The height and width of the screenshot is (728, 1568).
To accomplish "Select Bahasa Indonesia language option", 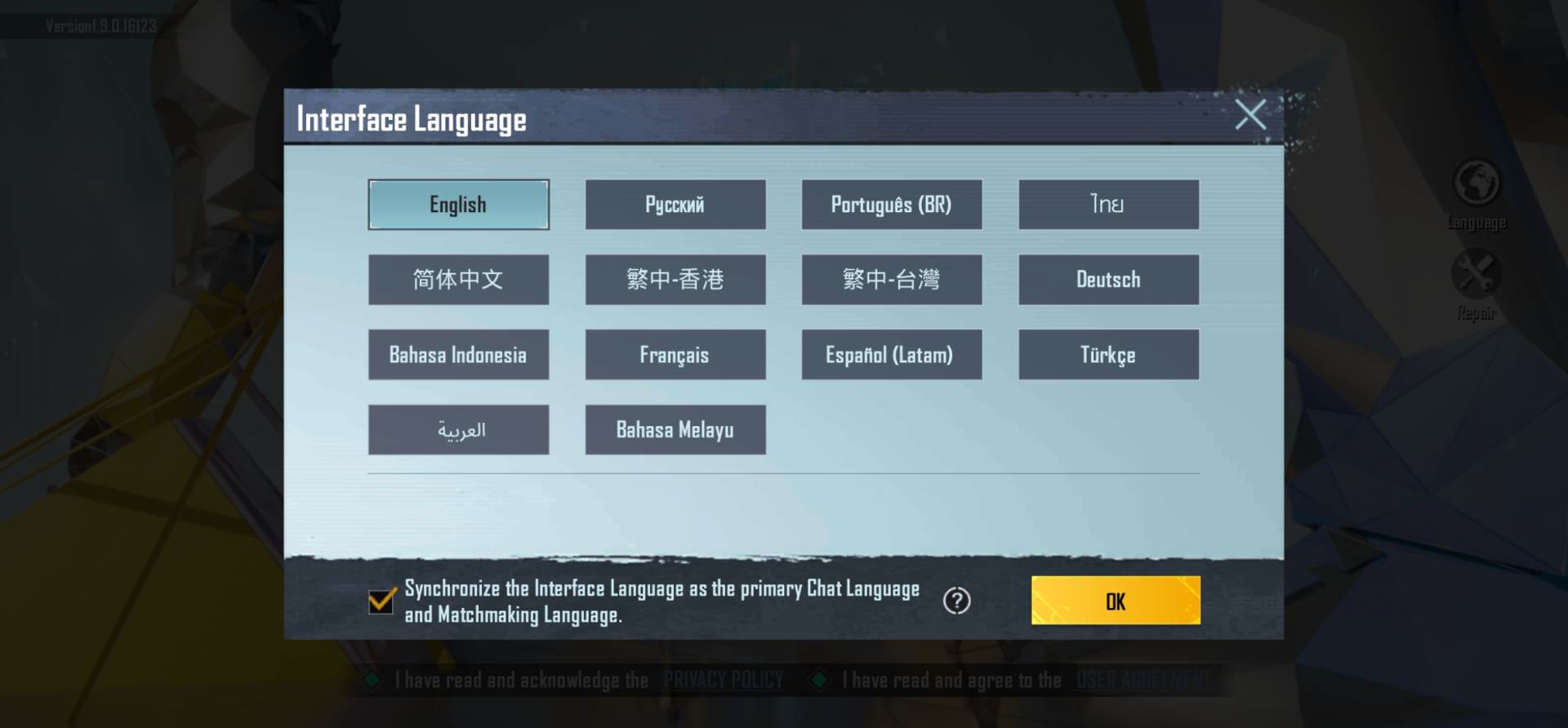I will coord(458,354).
